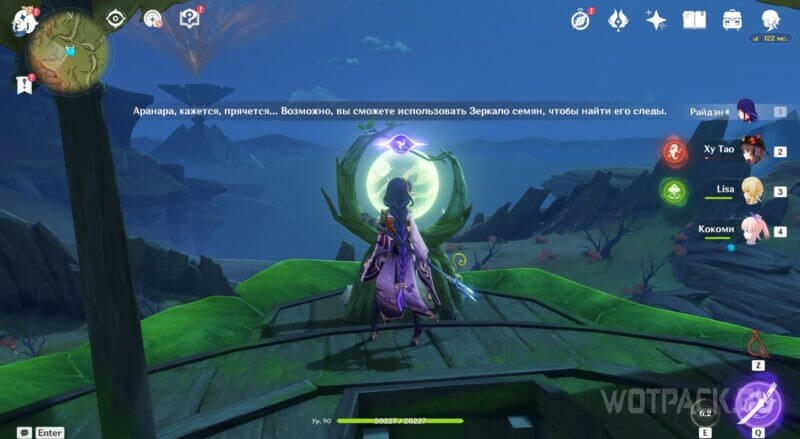Toggle the eye-shaped icon beside the minimap
Viewport: 800px width, 439px height.
116,18
